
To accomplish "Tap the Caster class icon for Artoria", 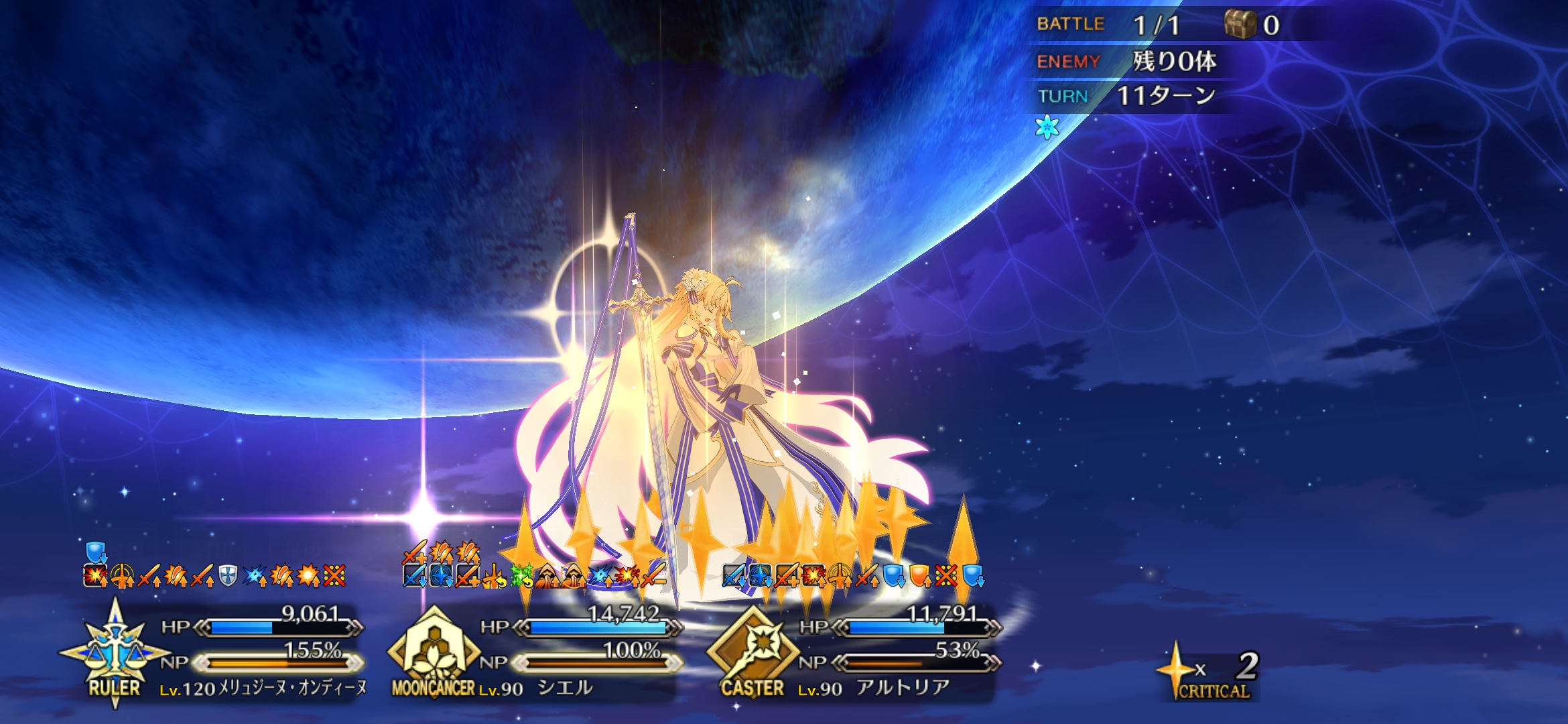I will click(x=753, y=652).
